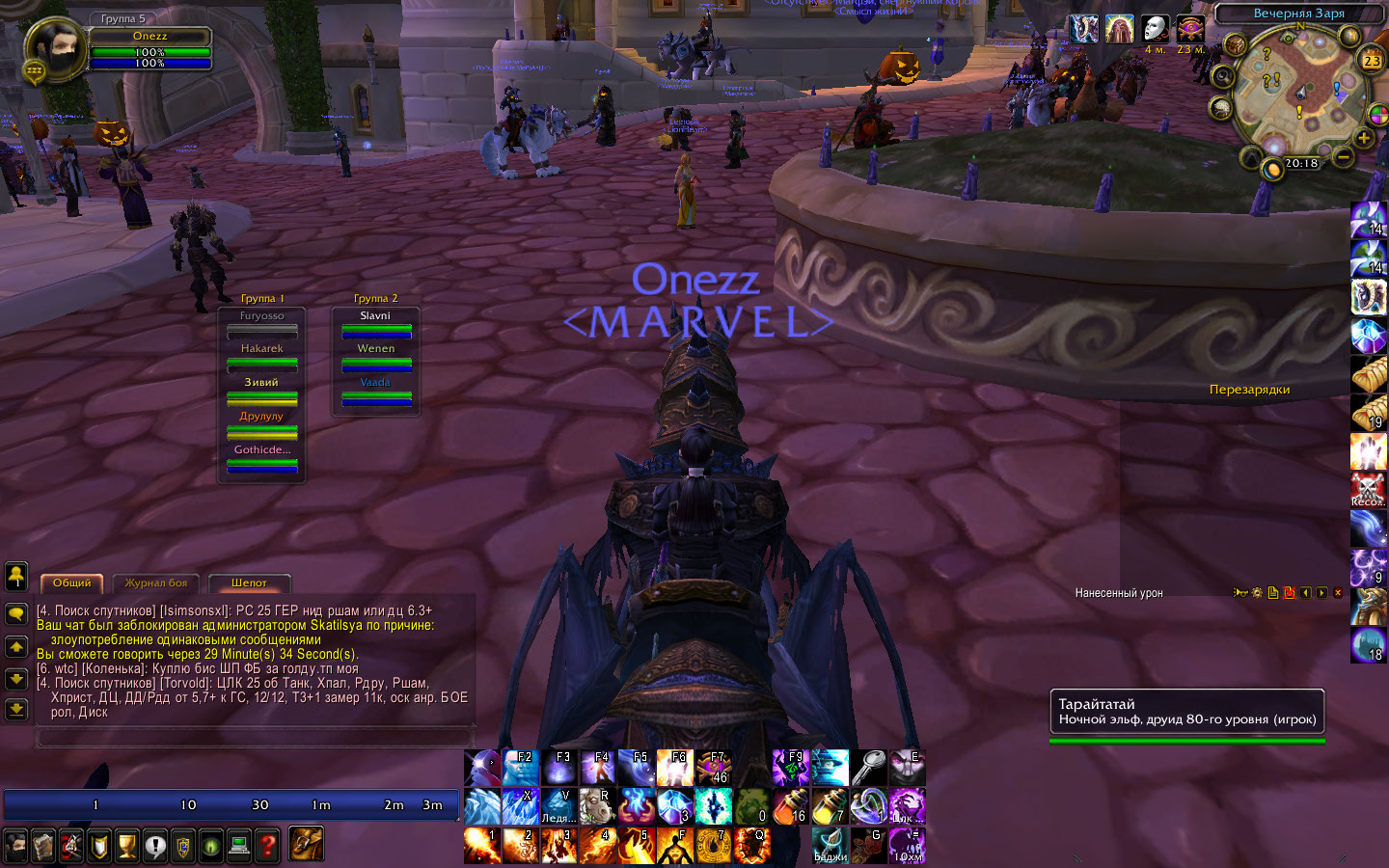Select raid member Hakarek in Группа 1

tap(262, 357)
